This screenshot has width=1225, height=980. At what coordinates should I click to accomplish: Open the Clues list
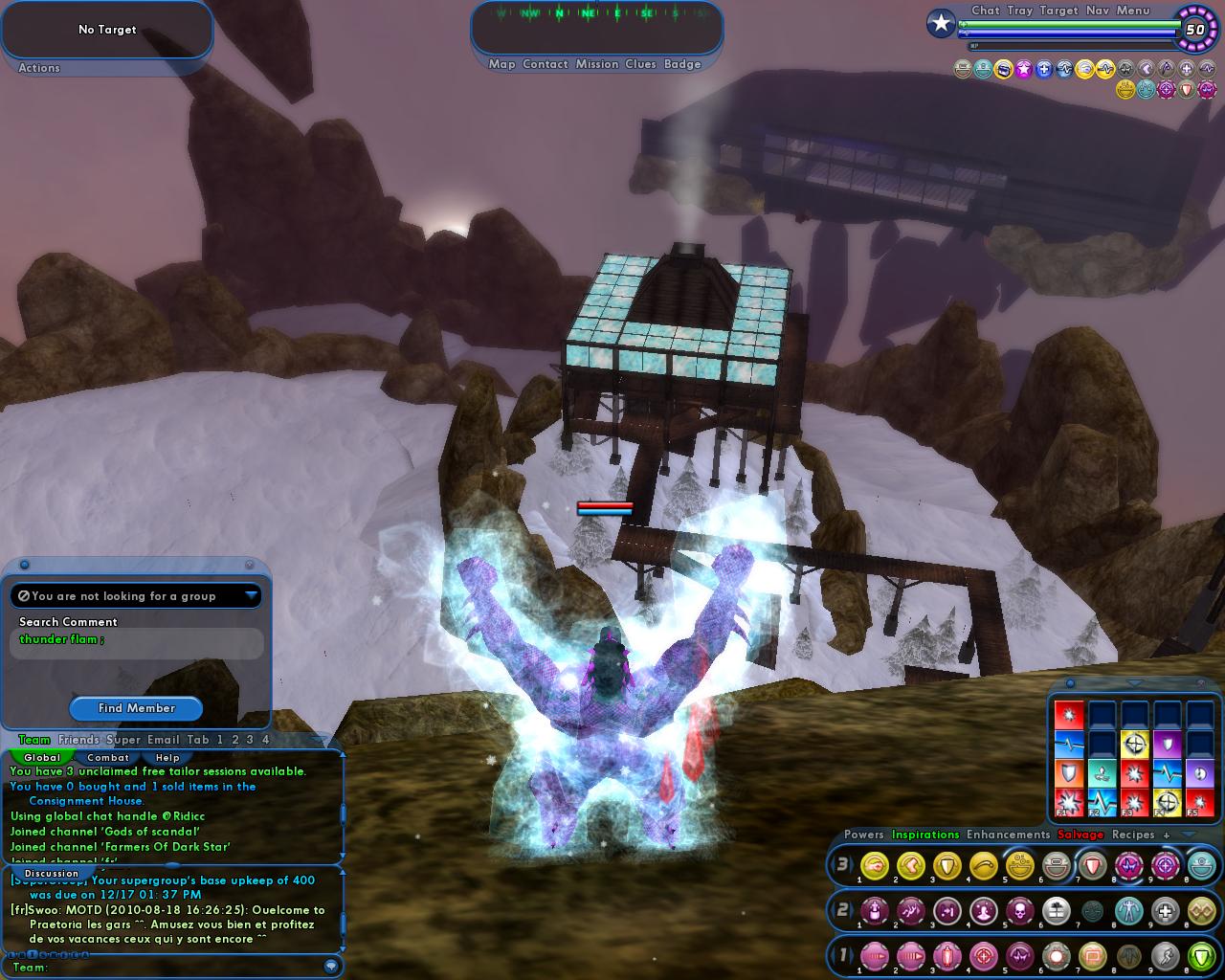640,64
